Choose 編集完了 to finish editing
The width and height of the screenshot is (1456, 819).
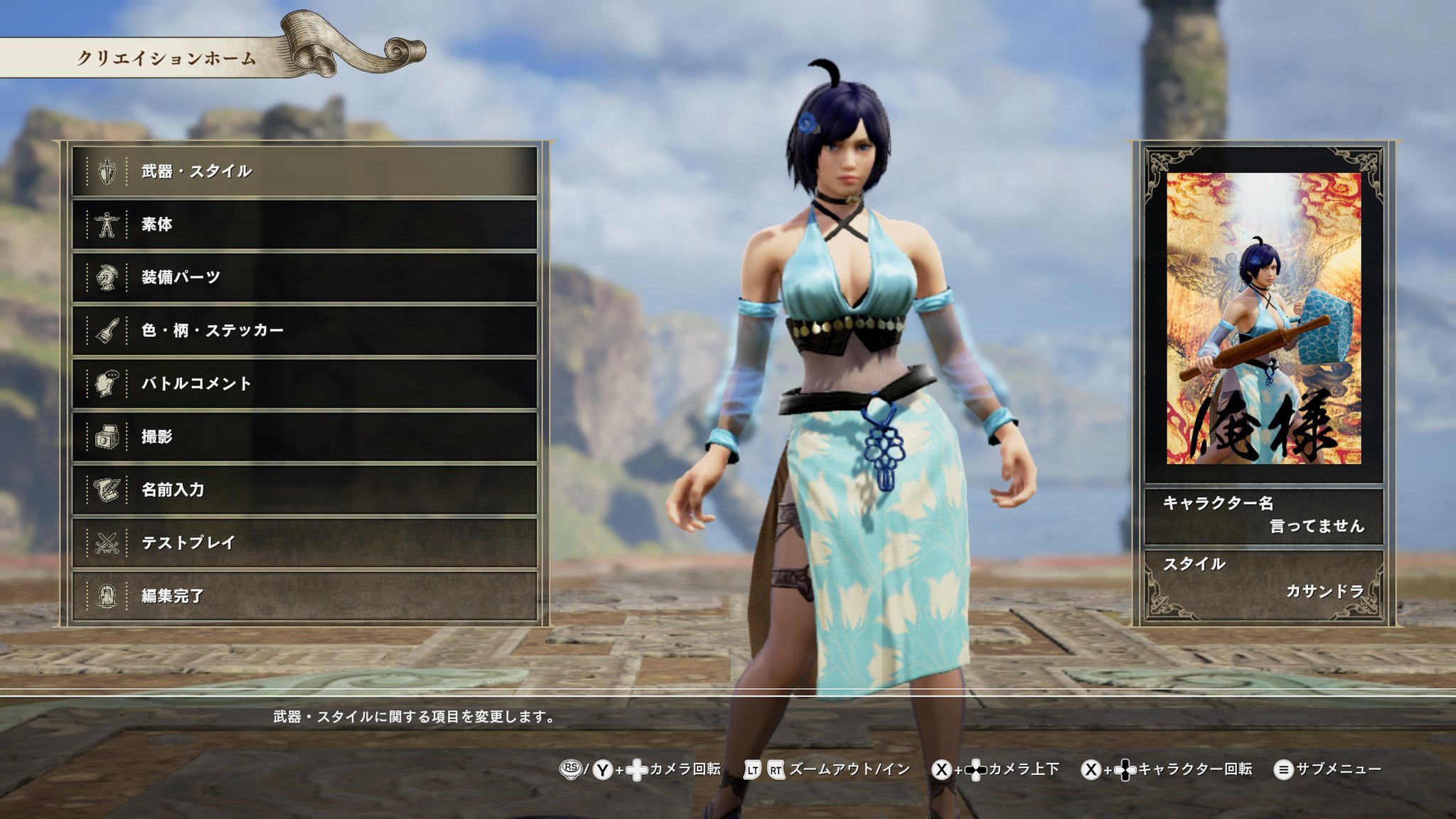tap(304, 596)
